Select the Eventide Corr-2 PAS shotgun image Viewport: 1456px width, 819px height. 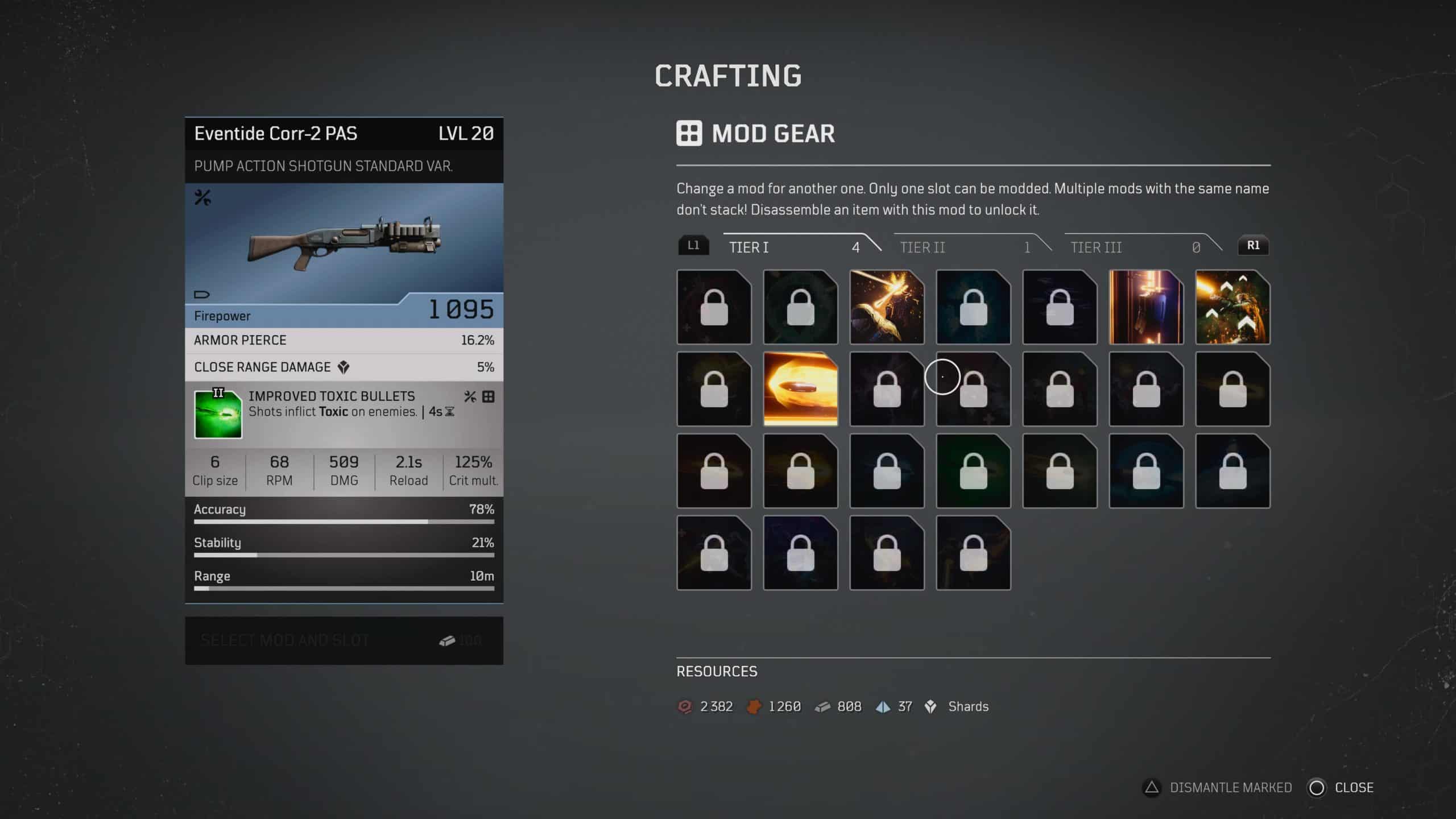tap(344, 243)
